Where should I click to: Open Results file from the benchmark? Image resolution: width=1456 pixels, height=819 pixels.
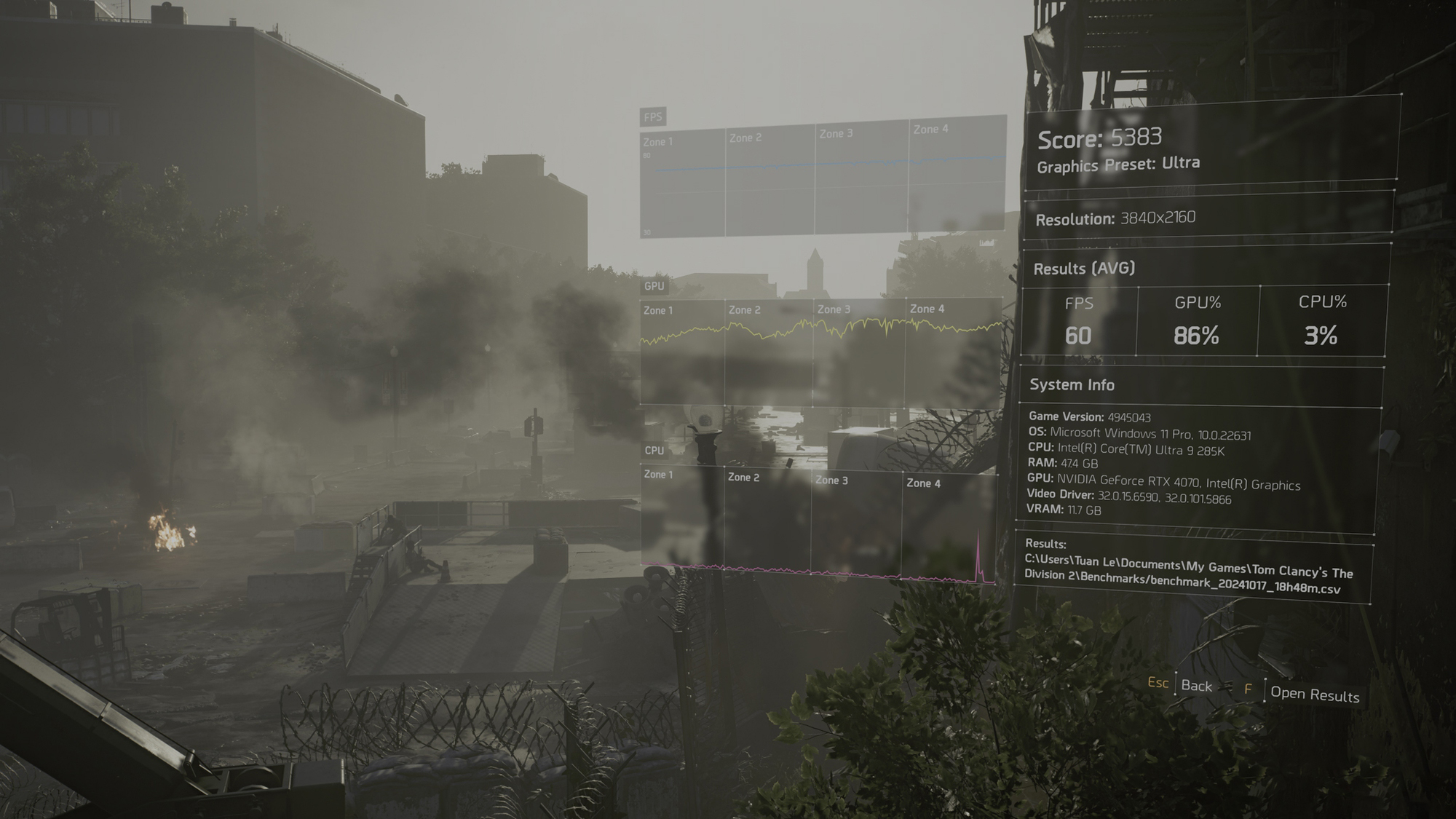click(1314, 695)
